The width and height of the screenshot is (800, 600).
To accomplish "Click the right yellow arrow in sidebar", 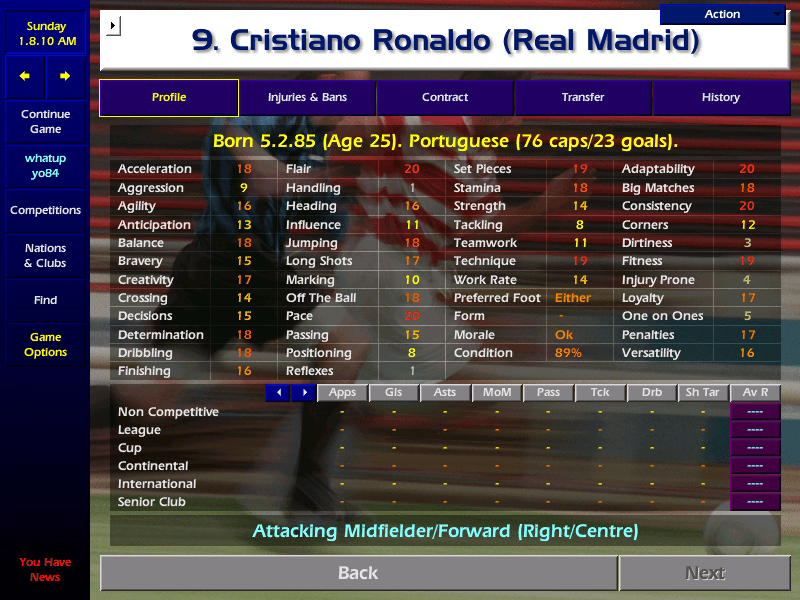I will pyautogui.click(x=65, y=76).
